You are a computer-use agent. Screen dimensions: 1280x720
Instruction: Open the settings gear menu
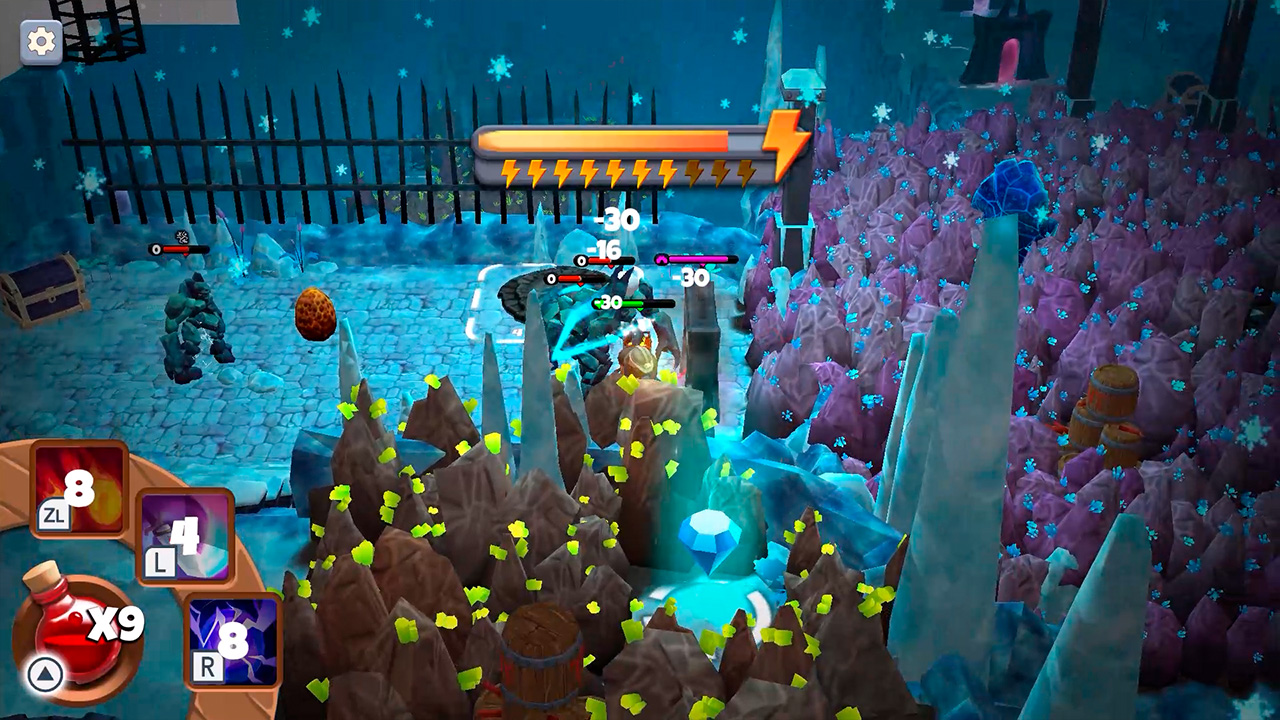pos(39,40)
